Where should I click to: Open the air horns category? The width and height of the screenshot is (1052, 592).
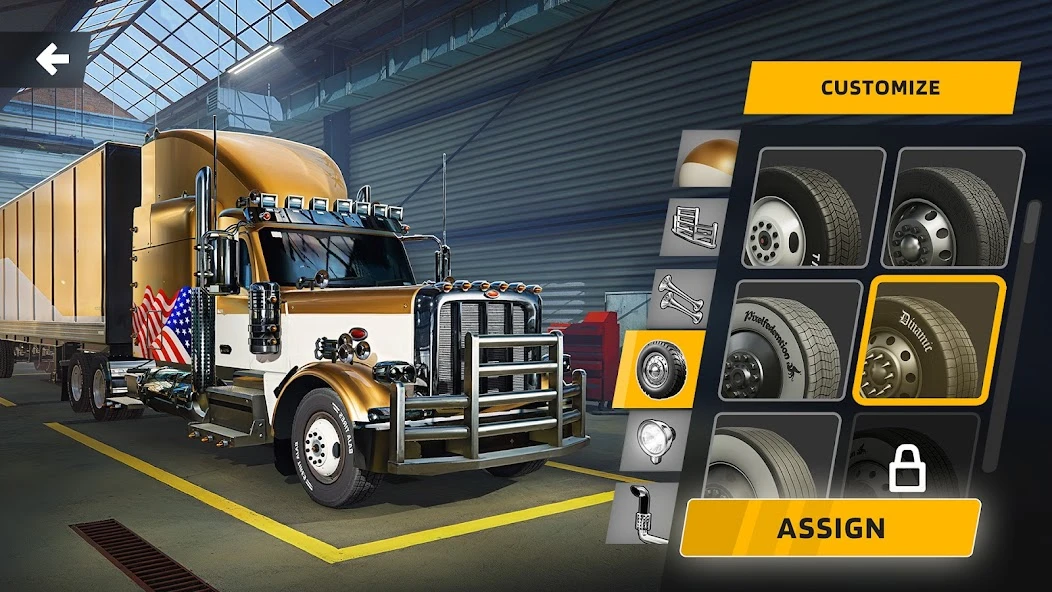click(x=684, y=298)
